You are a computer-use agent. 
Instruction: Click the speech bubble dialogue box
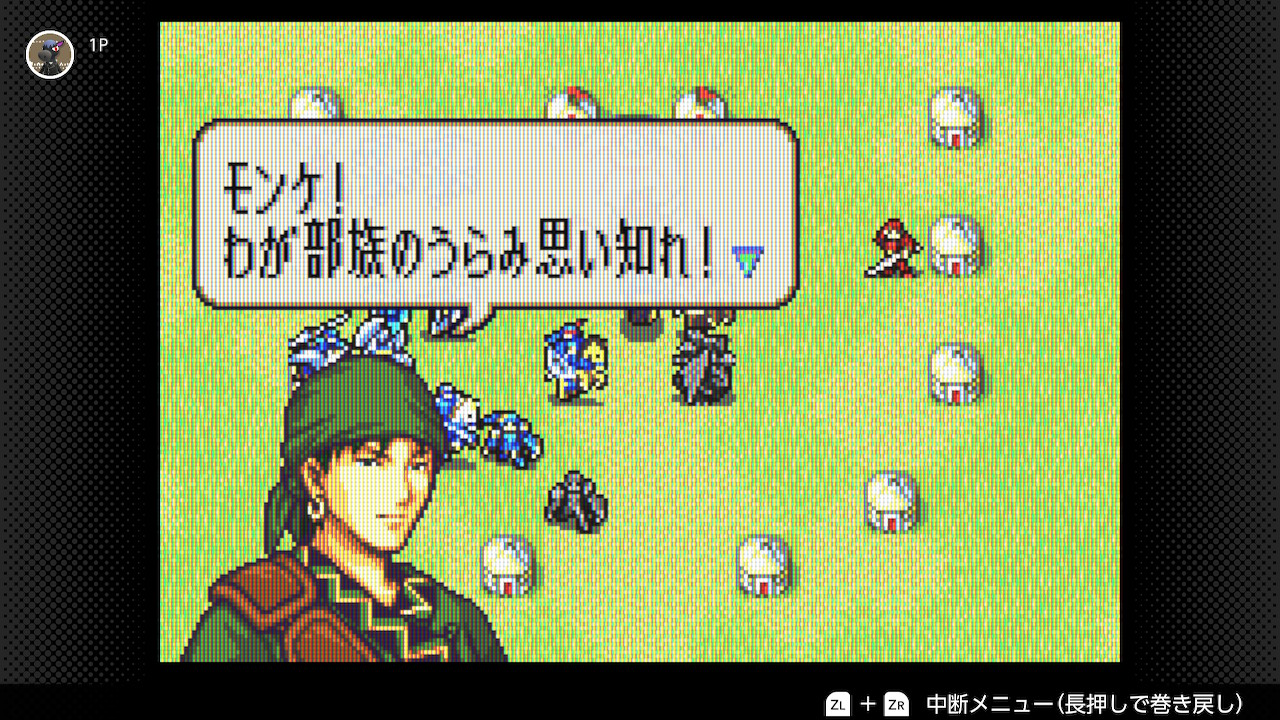[495, 214]
